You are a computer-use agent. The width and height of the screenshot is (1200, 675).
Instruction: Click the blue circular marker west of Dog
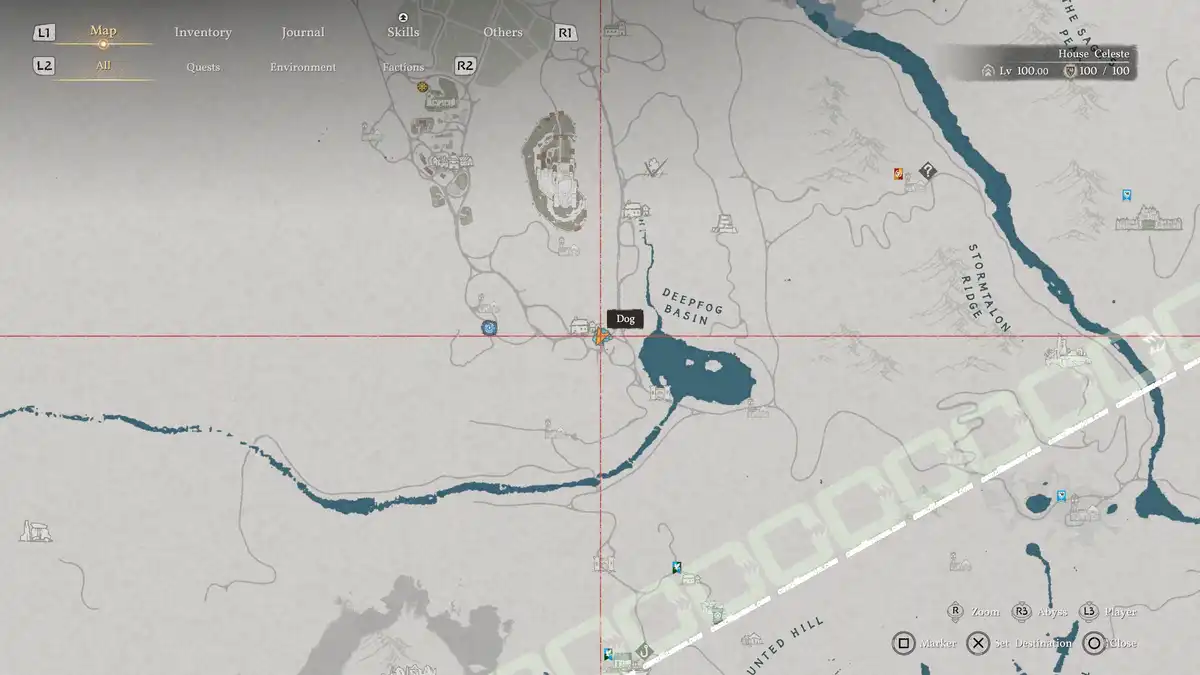[489, 327]
